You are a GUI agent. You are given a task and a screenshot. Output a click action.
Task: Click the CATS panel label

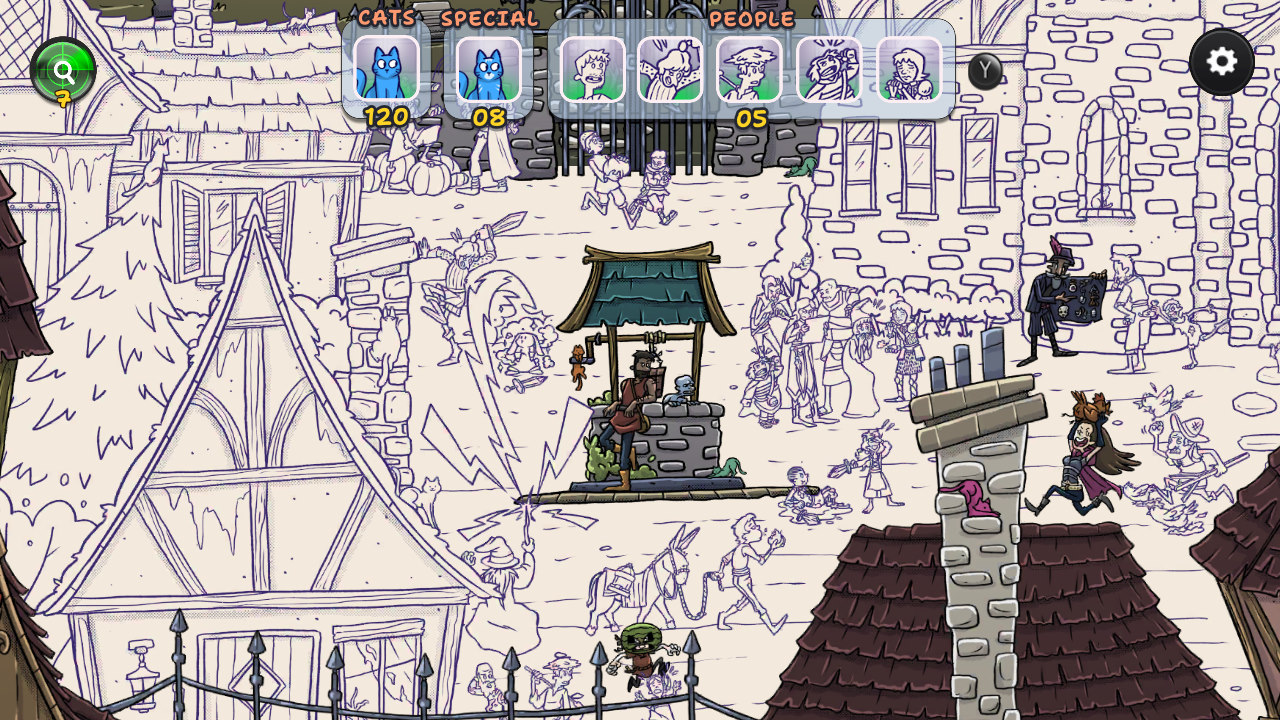[389, 17]
